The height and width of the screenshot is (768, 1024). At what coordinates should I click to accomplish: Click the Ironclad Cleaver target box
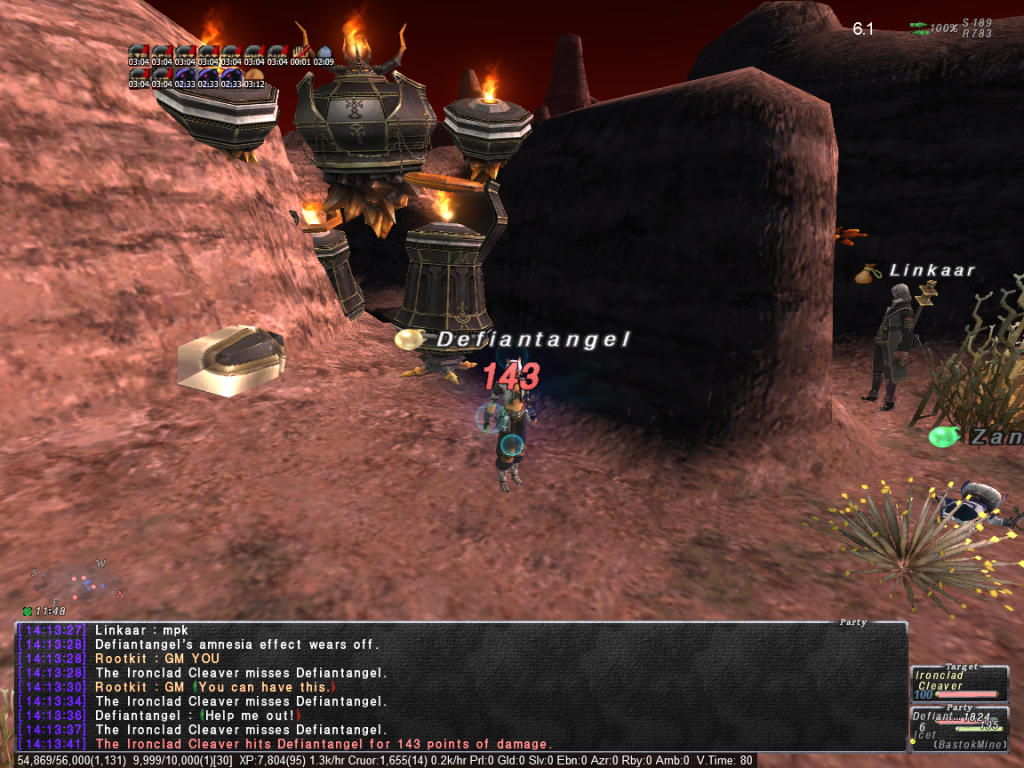click(x=959, y=684)
